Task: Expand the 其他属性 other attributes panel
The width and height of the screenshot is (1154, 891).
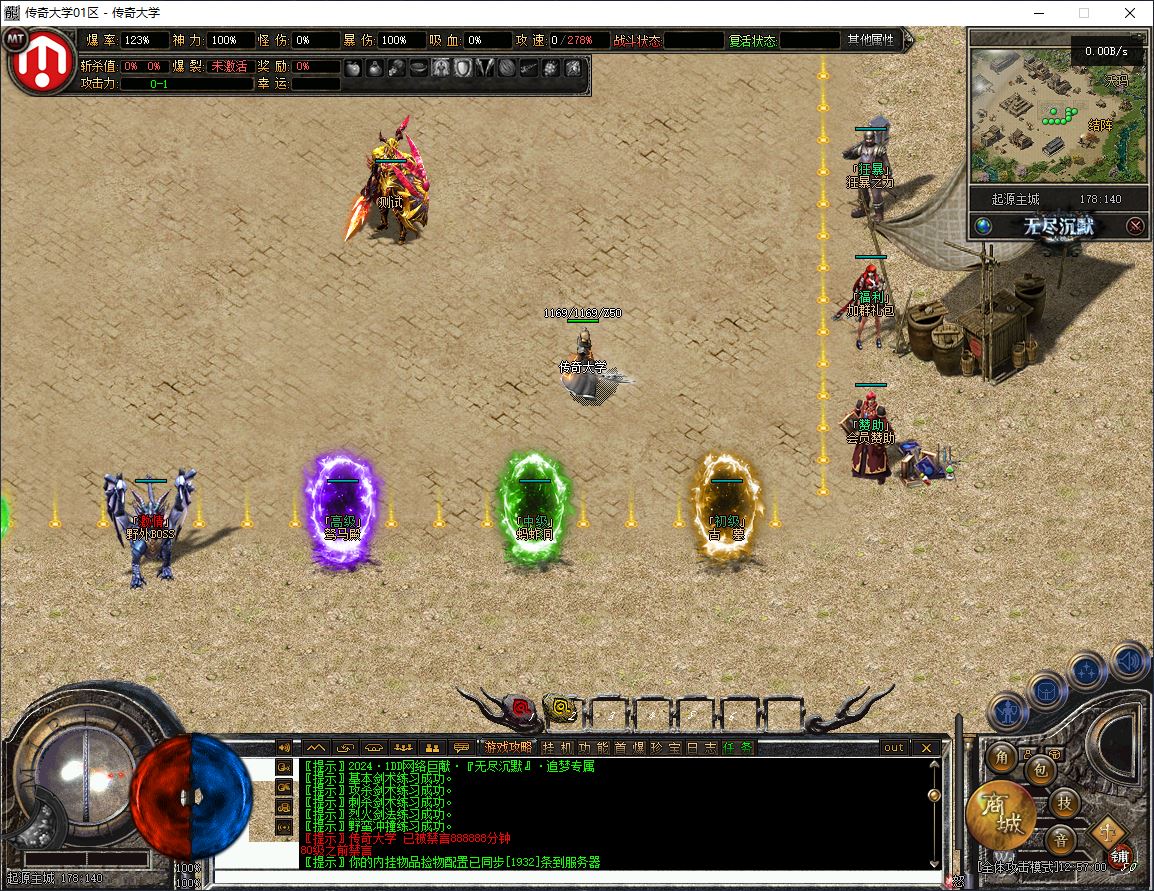Action: pos(871,40)
